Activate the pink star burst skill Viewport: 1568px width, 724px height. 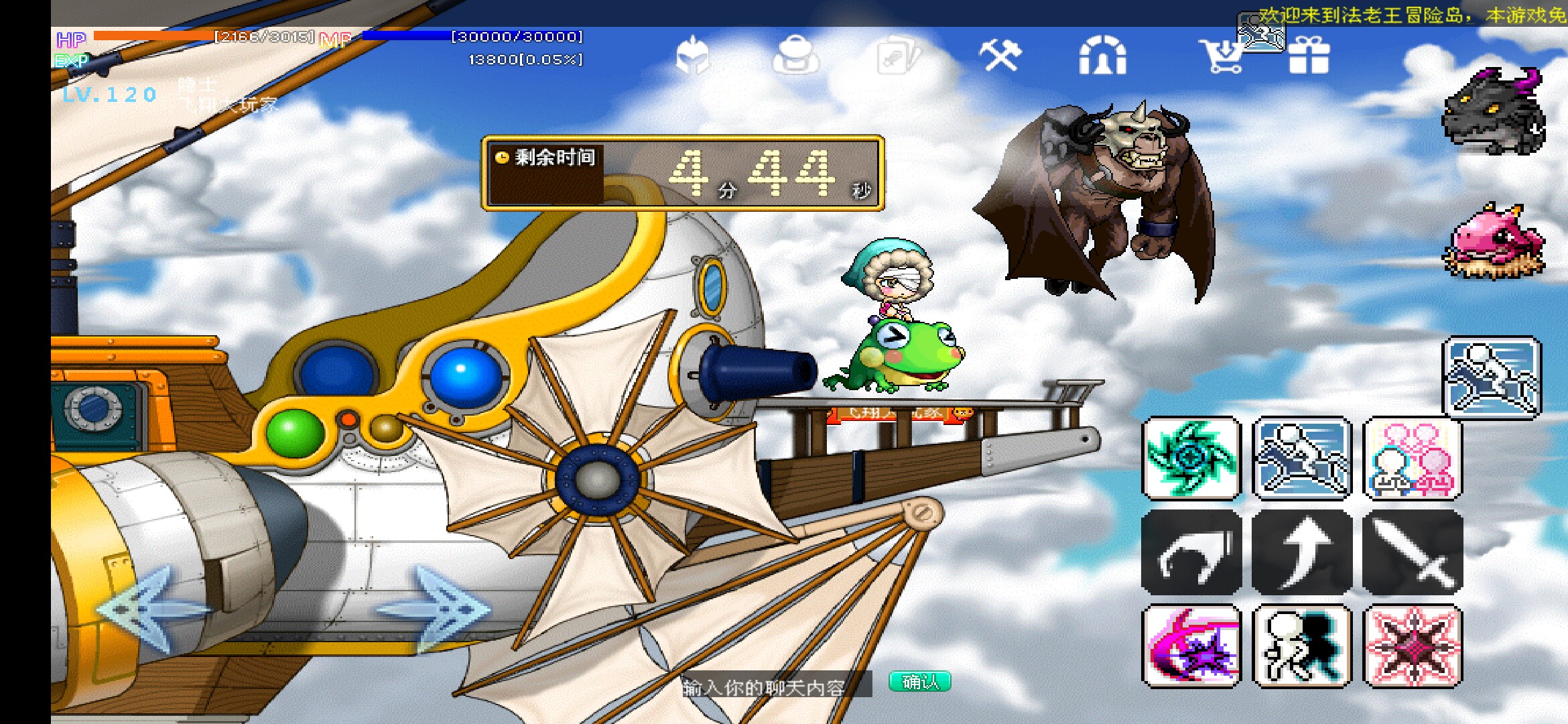1413,646
